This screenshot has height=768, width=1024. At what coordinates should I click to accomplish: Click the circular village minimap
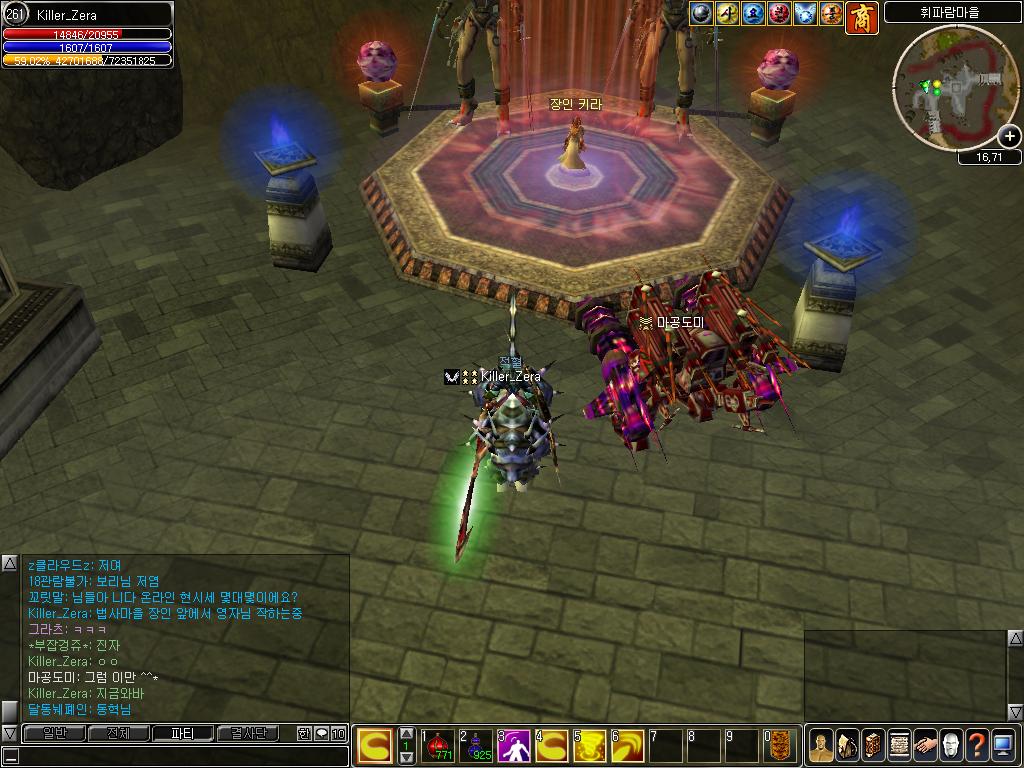coord(955,87)
